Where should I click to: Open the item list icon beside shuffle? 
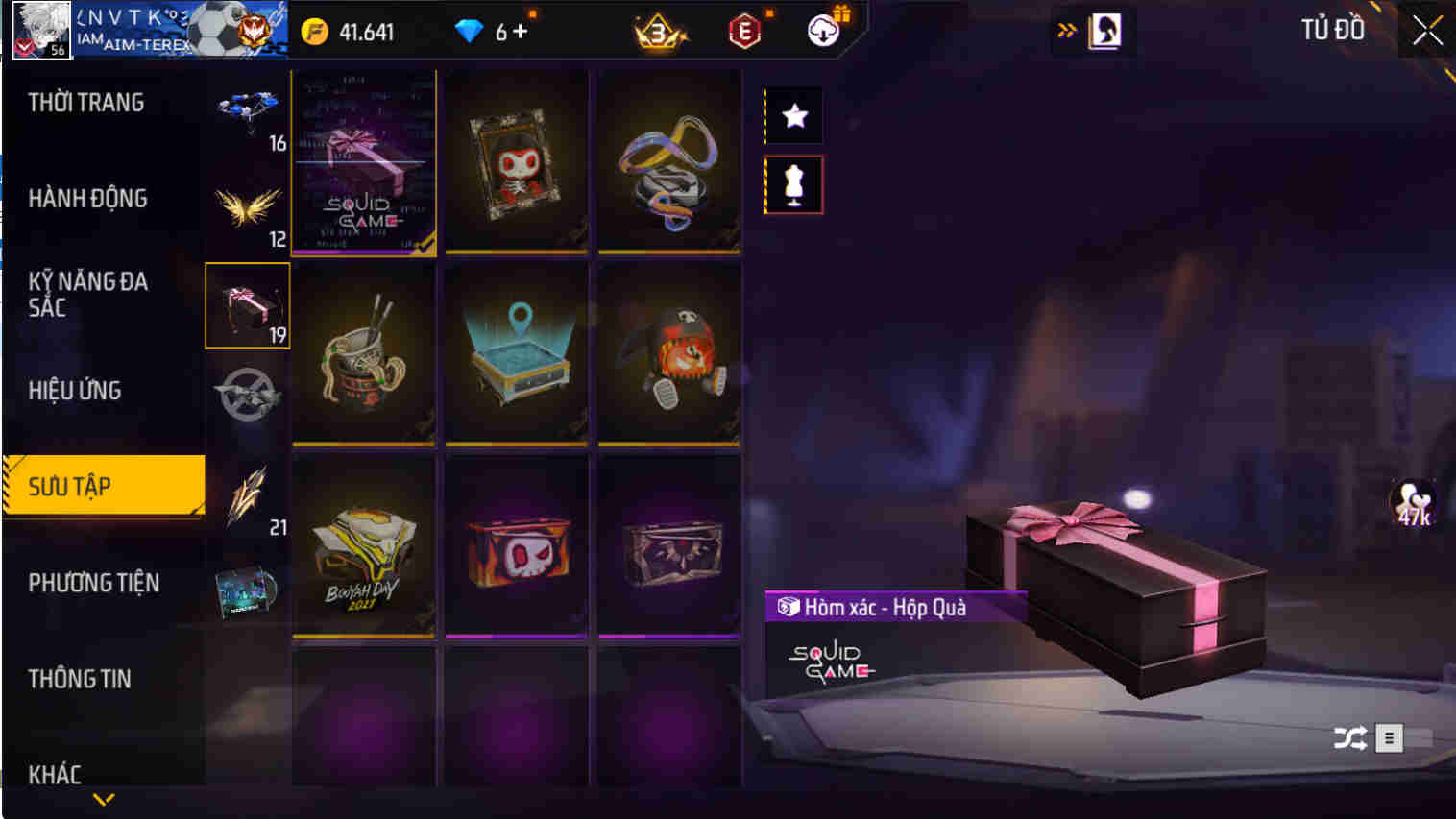1389,737
